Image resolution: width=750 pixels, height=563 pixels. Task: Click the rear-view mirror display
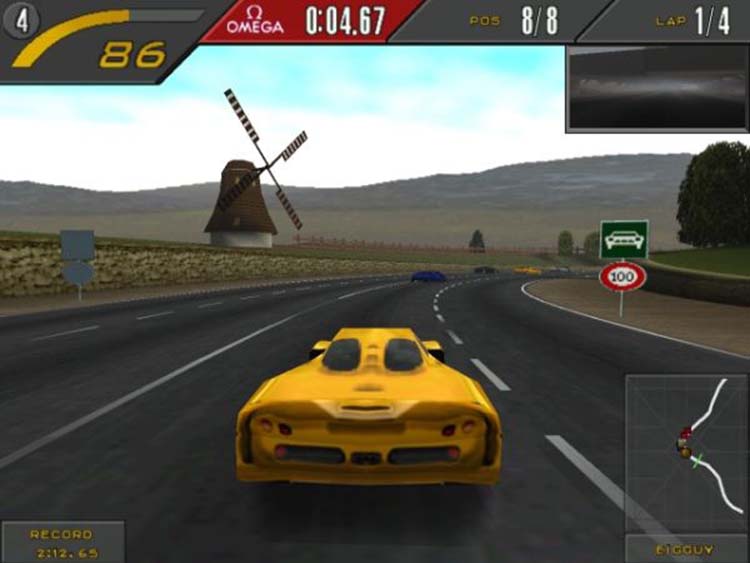(x=656, y=87)
